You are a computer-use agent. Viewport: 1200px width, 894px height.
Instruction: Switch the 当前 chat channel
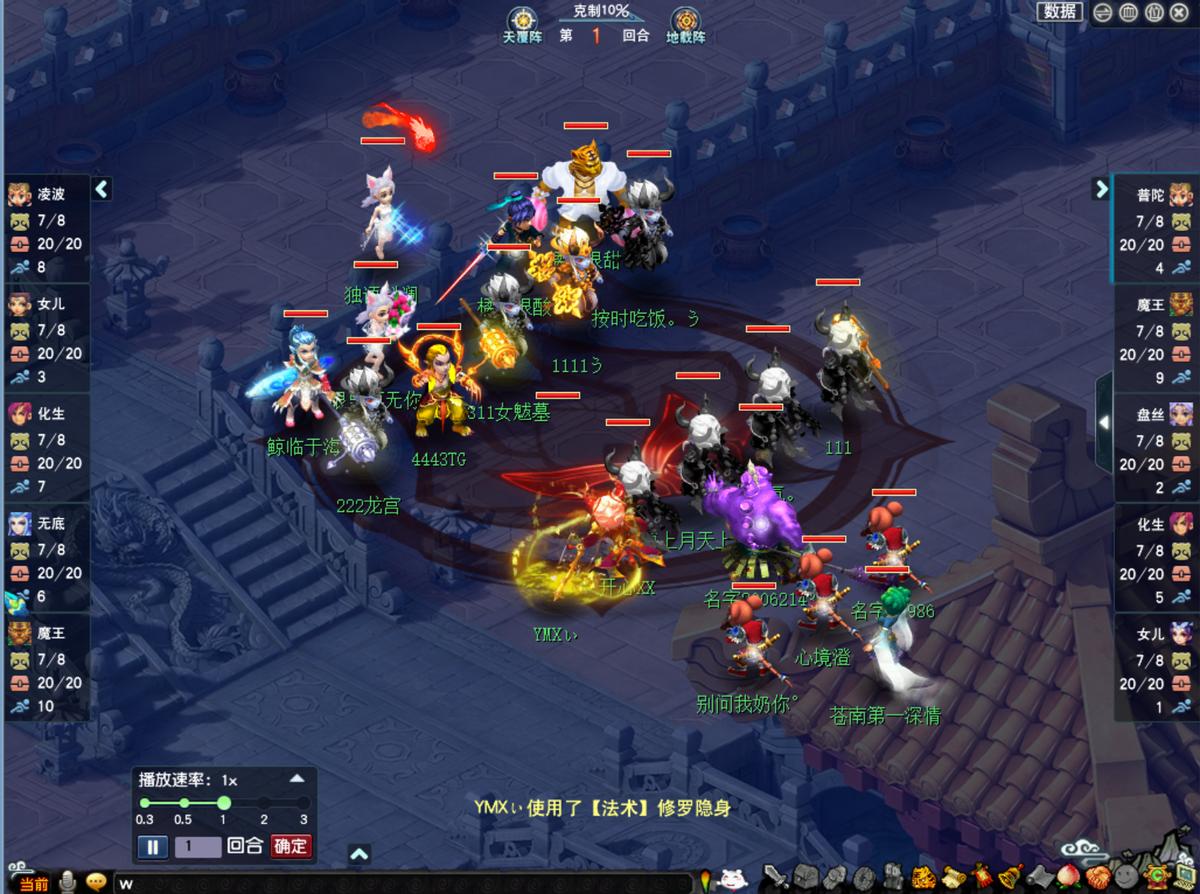click(x=33, y=884)
